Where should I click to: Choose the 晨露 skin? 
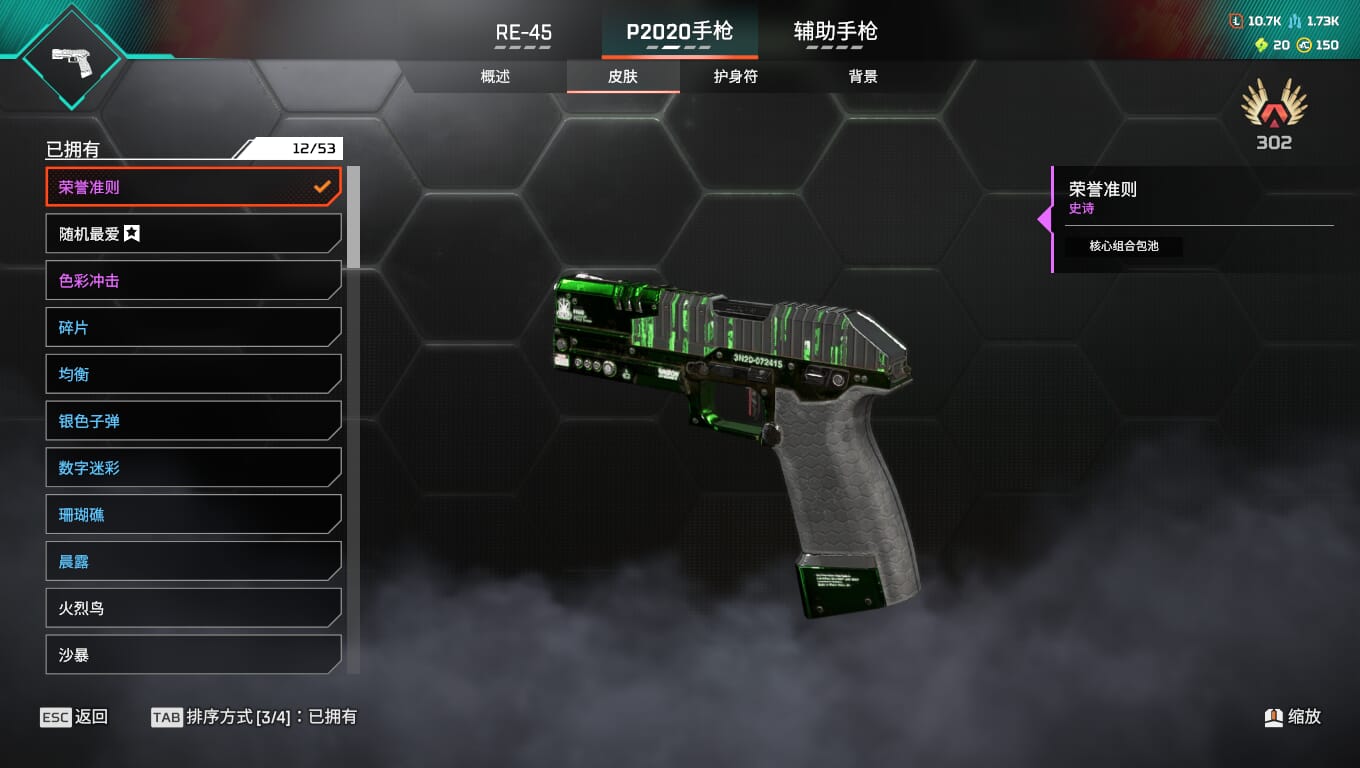tap(193, 562)
